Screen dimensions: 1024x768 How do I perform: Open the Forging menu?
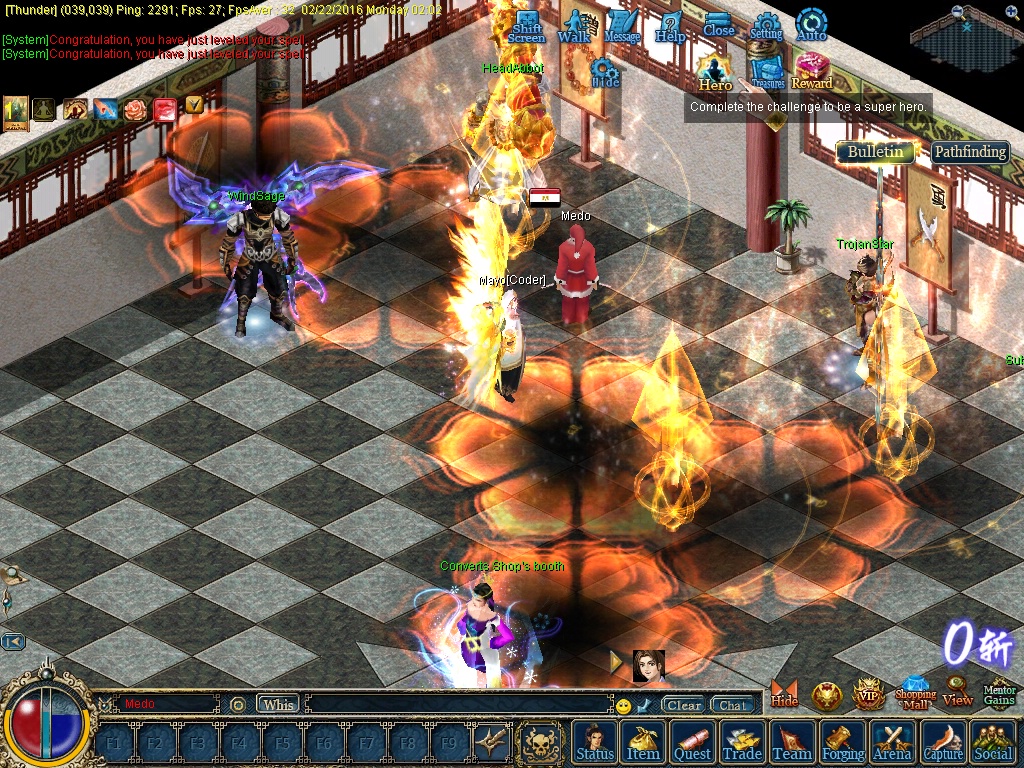[843, 742]
